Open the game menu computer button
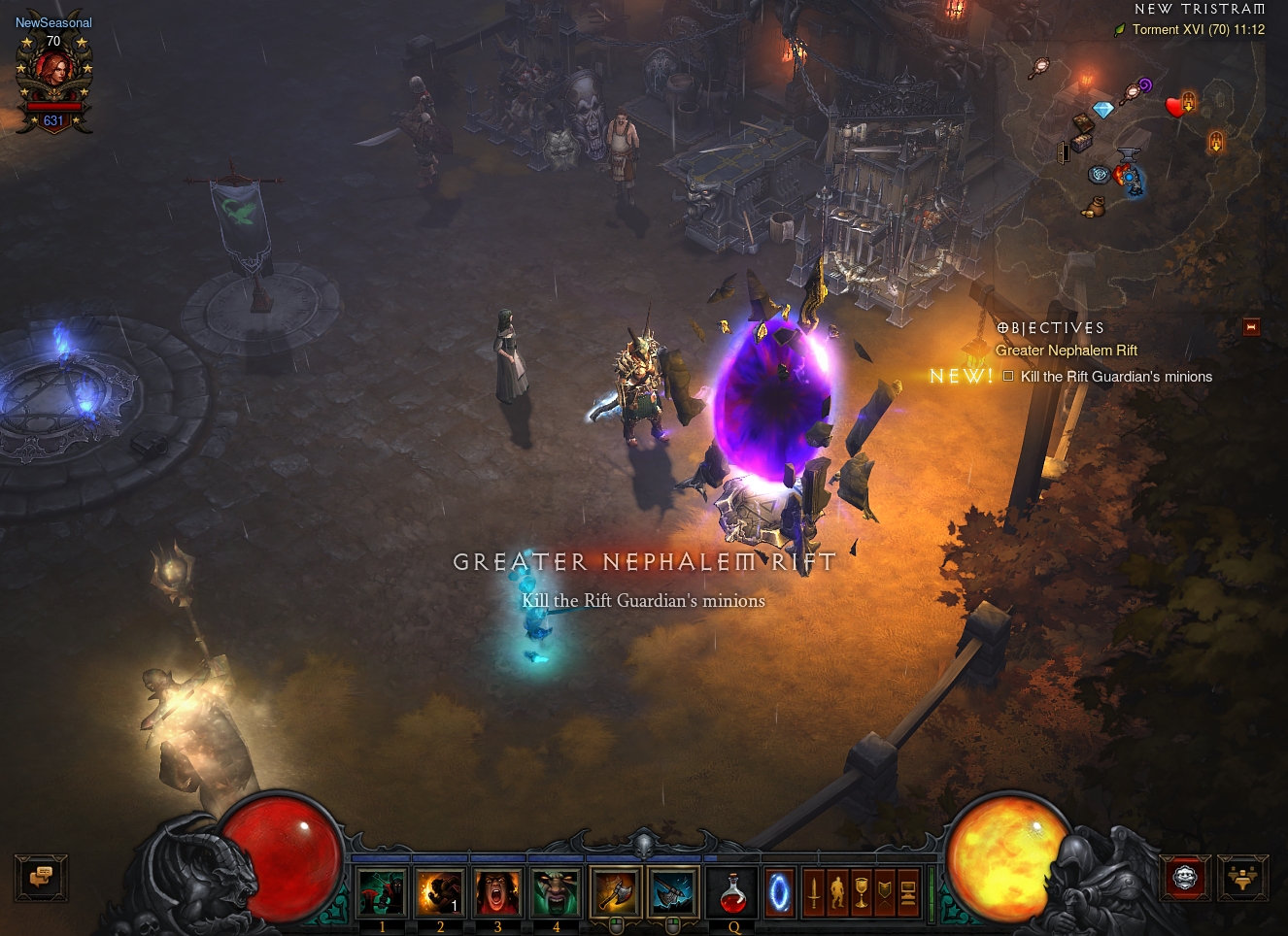 pyautogui.click(x=908, y=892)
